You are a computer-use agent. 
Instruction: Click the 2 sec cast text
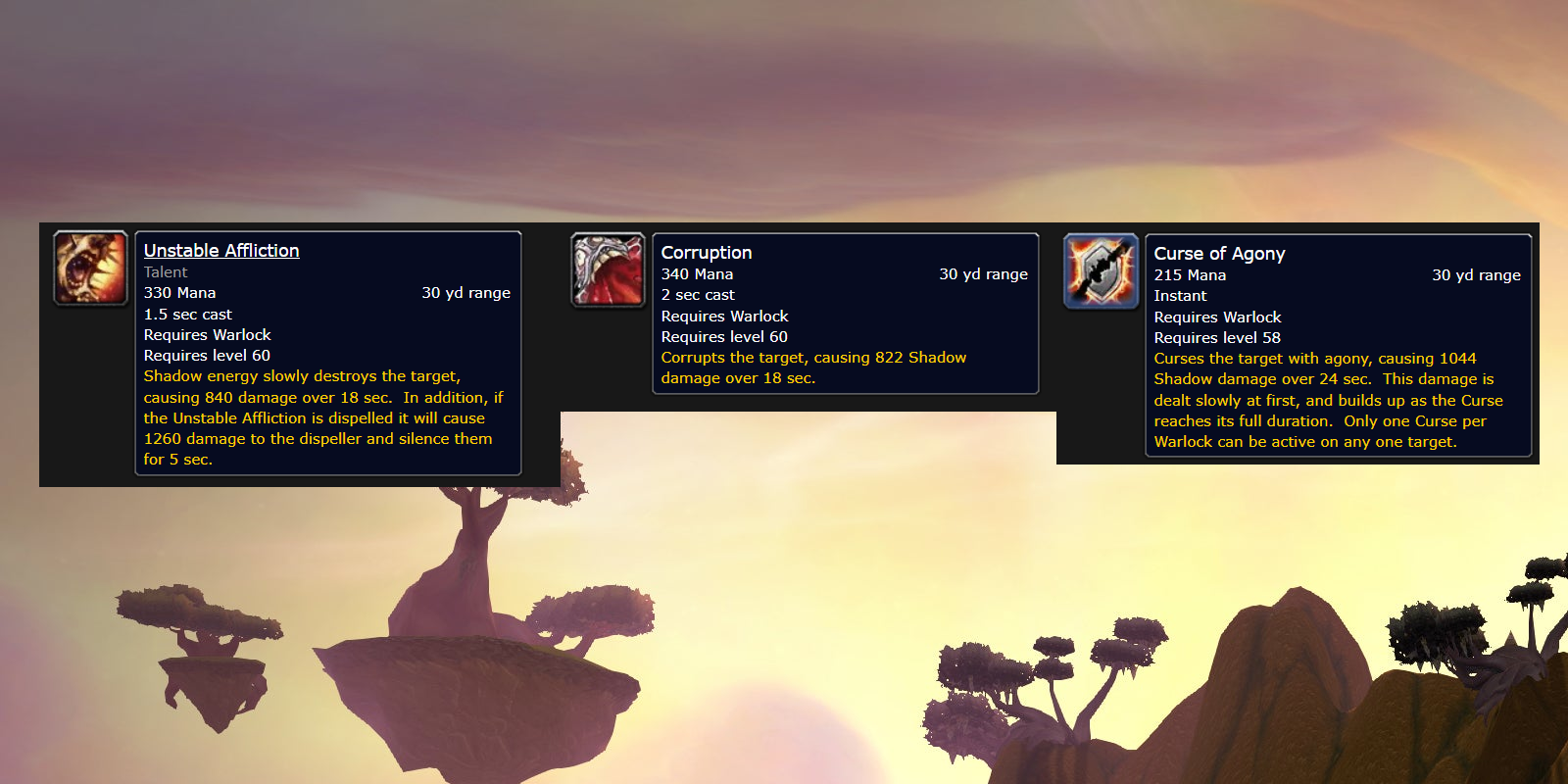697,294
